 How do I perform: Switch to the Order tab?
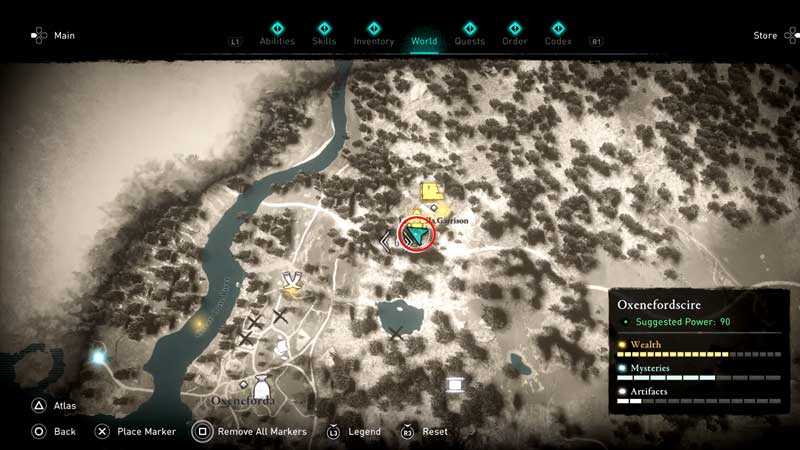coord(515,41)
